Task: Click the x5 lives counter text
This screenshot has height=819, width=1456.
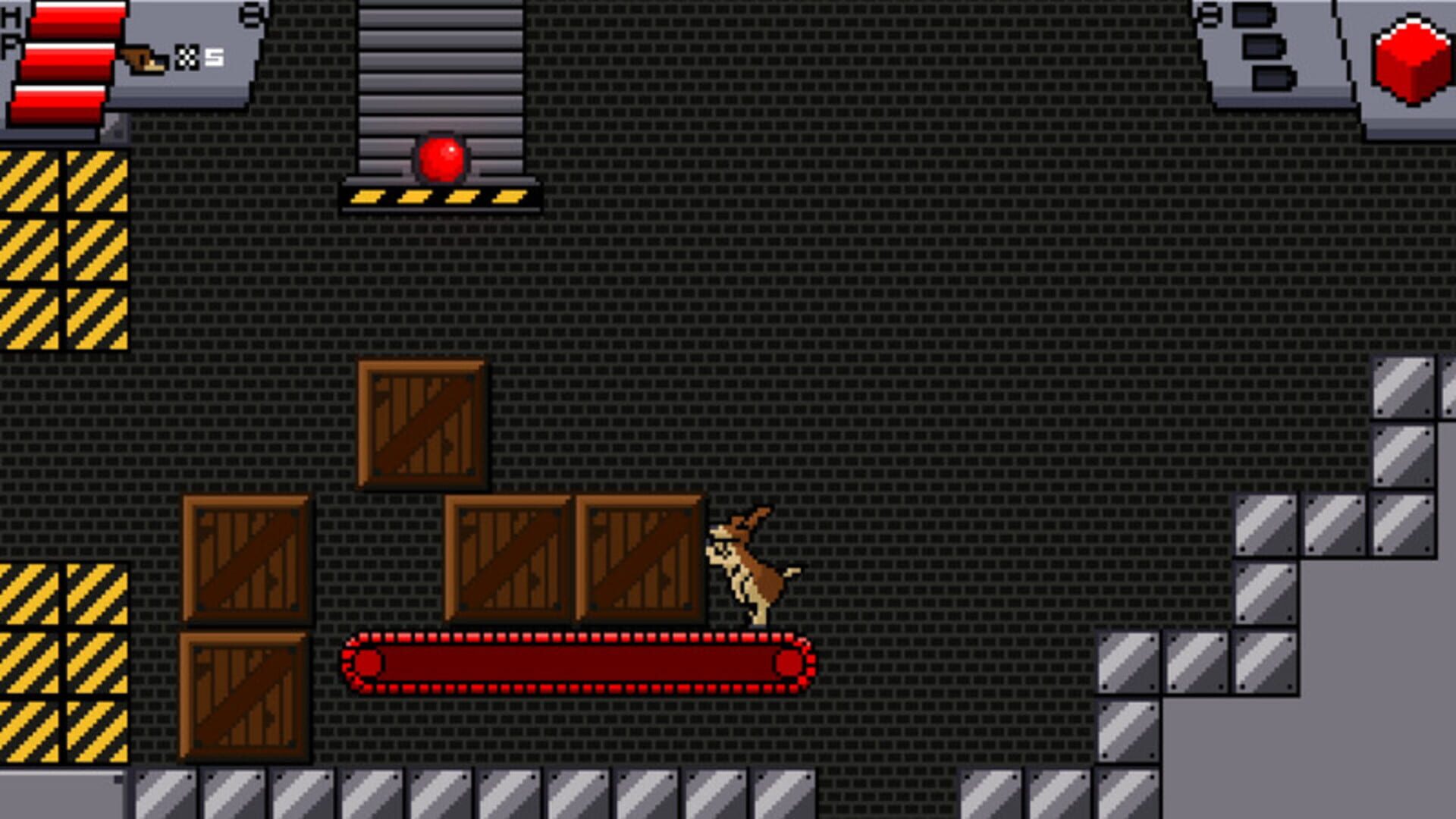Action: point(212,55)
